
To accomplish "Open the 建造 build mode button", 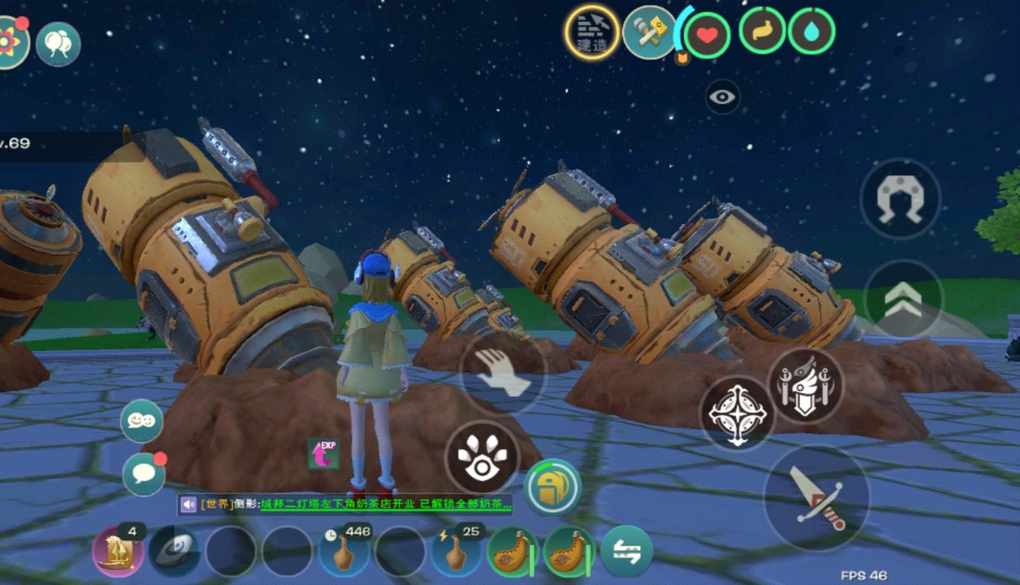I will click(592, 32).
